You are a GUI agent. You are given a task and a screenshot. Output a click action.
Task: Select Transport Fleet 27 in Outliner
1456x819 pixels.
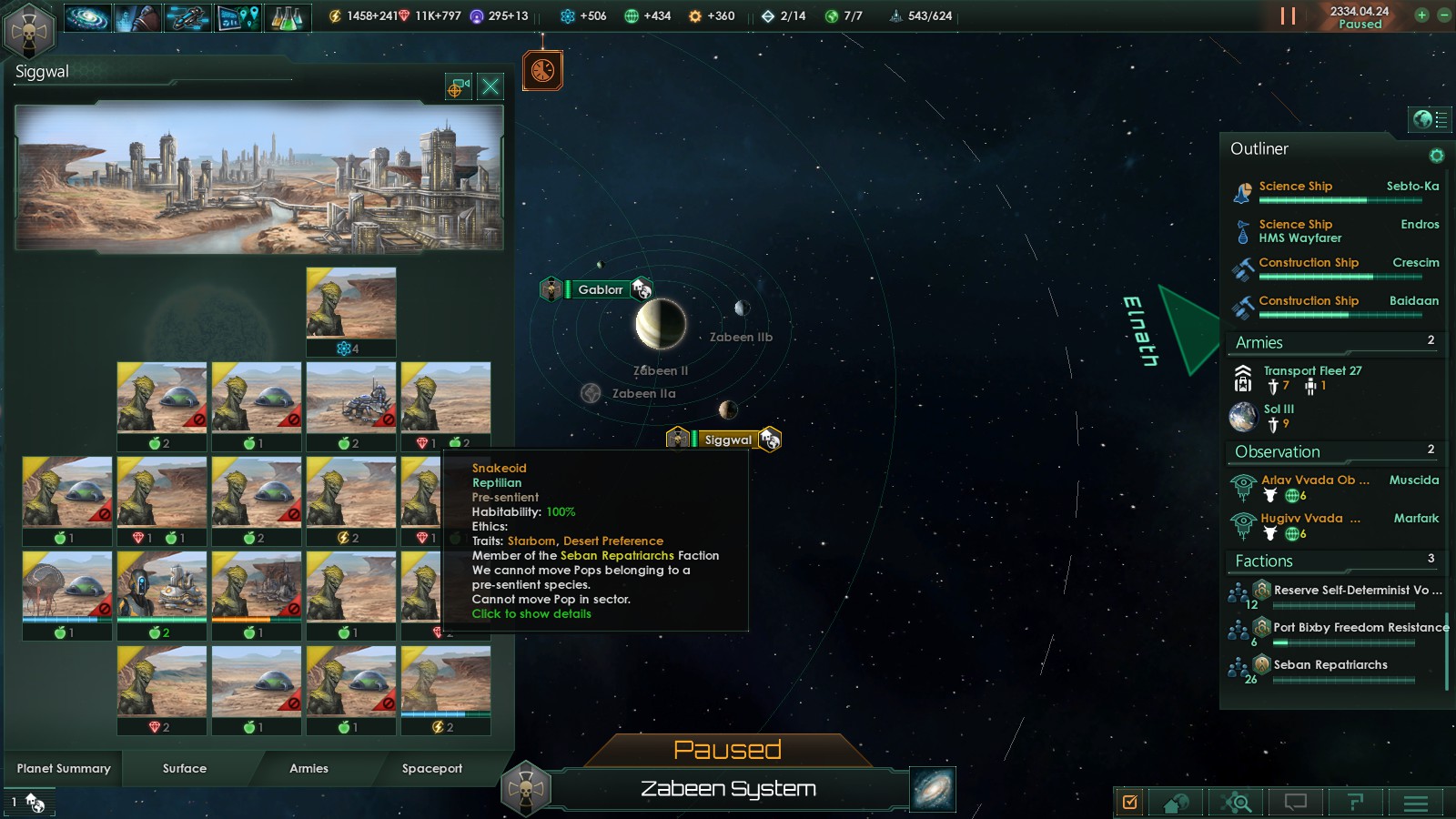click(1312, 371)
